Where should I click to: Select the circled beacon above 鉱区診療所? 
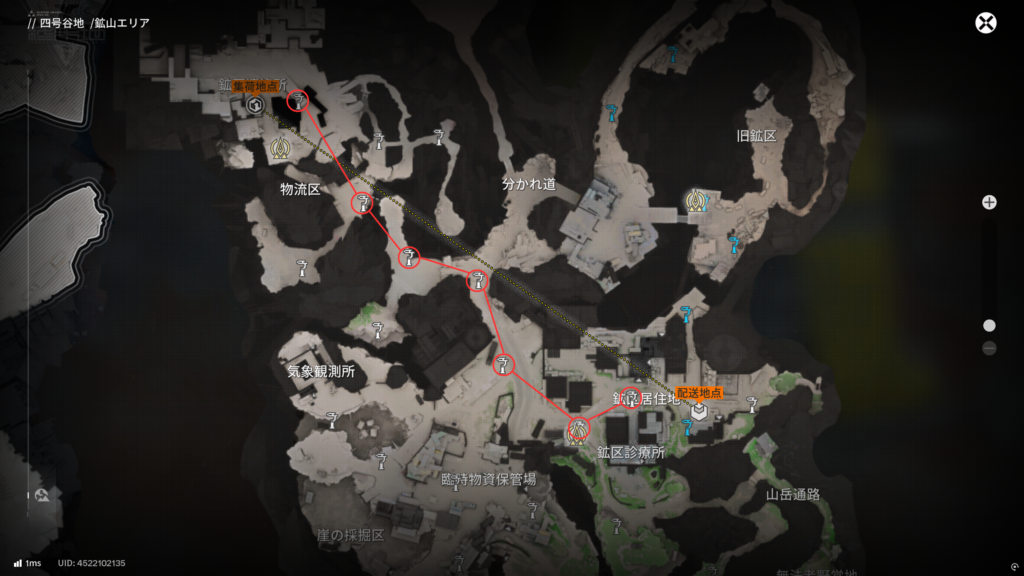[577, 431]
